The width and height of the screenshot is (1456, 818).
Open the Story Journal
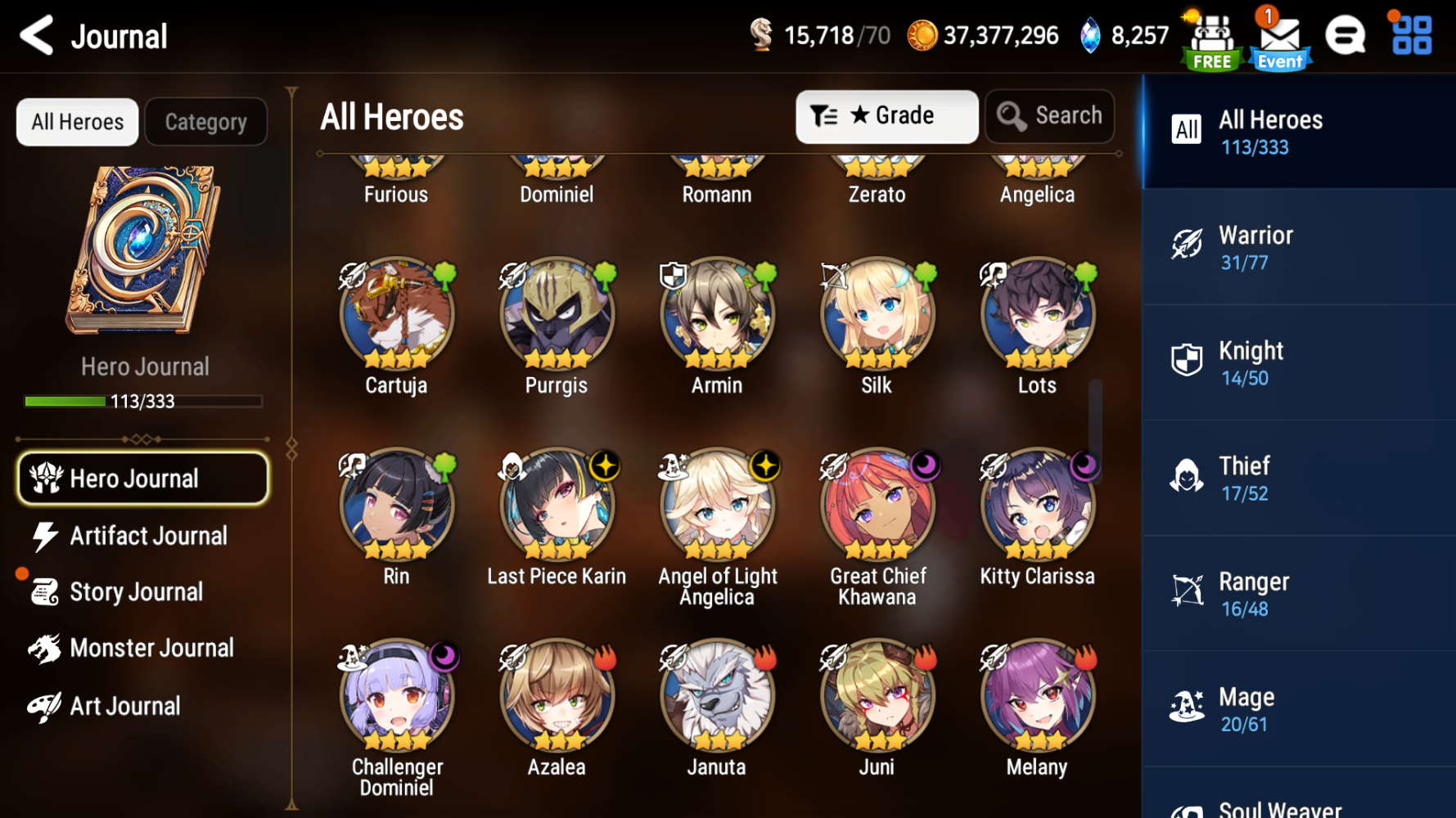point(135,591)
